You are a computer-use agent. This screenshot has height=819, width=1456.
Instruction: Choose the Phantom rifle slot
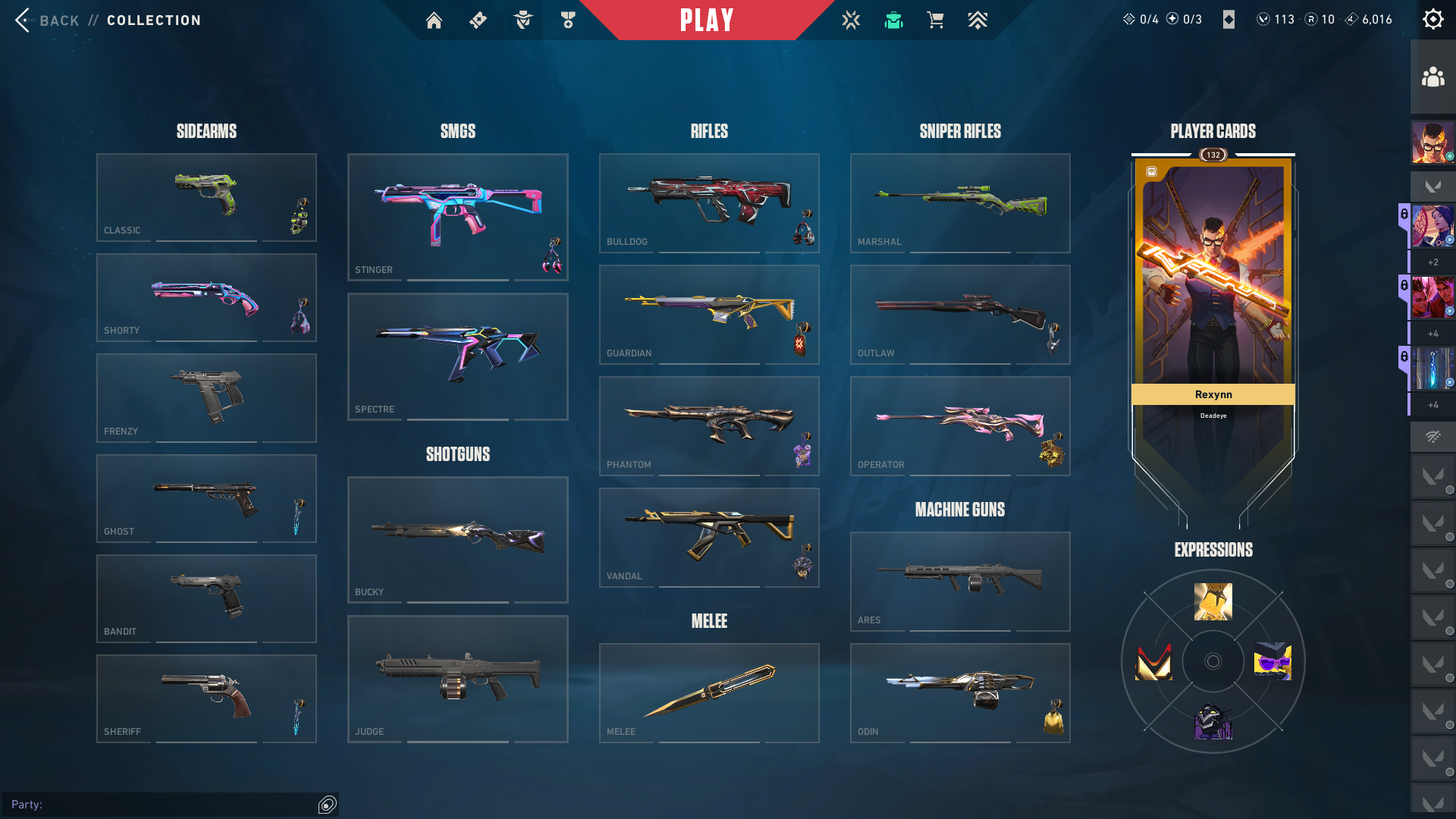(709, 425)
